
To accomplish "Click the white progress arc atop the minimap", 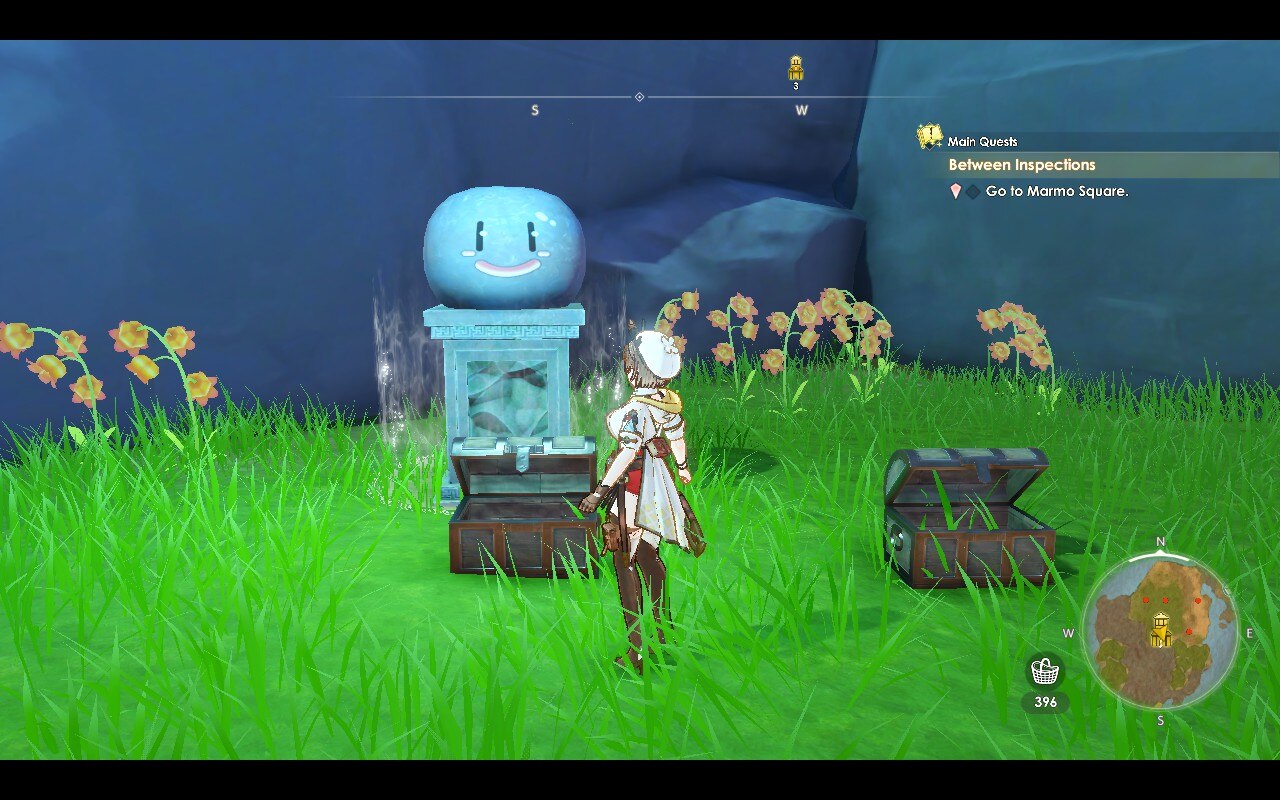I will pos(1158,558).
